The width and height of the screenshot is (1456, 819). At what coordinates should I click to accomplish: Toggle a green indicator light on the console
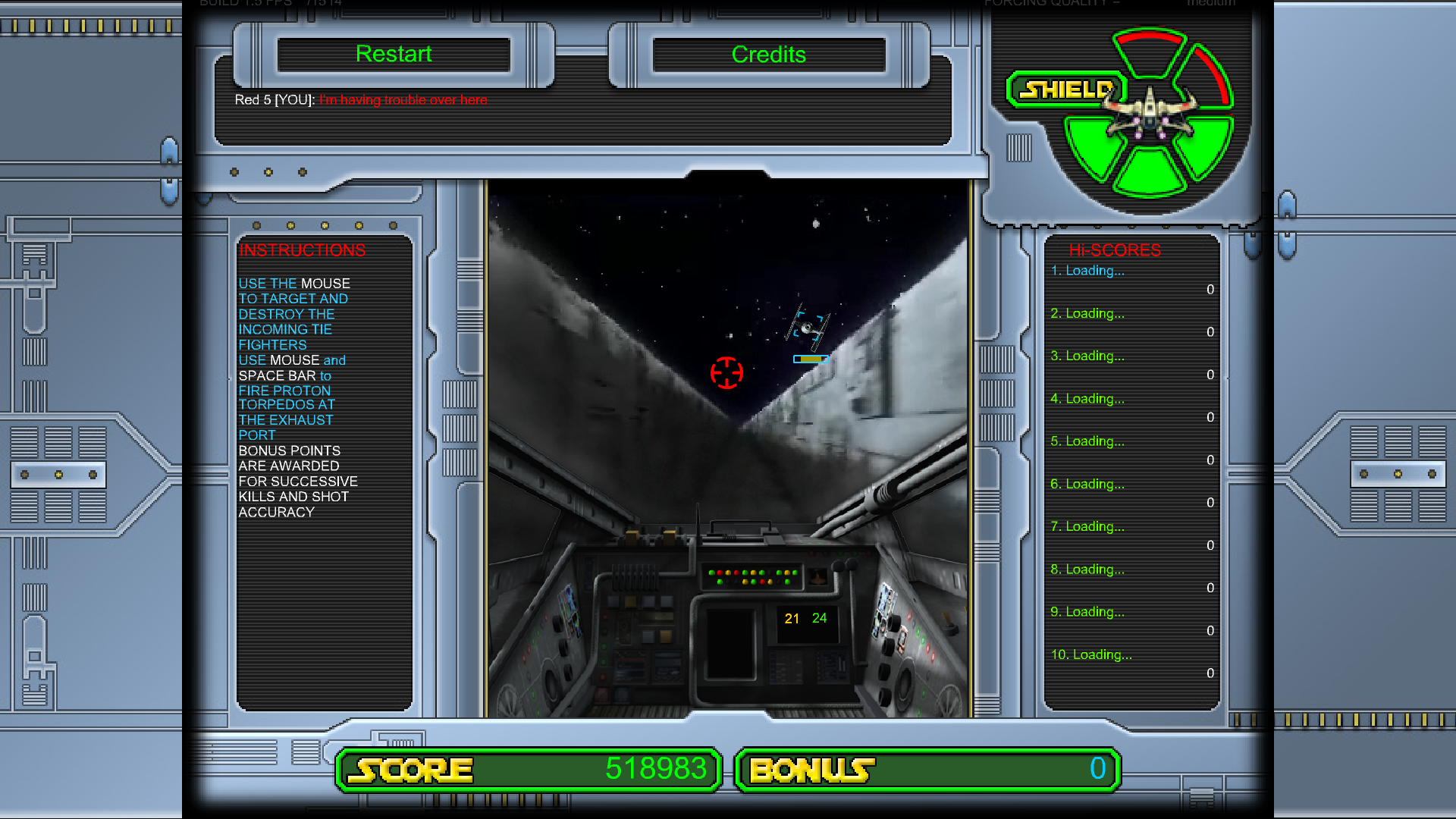click(711, 573)
